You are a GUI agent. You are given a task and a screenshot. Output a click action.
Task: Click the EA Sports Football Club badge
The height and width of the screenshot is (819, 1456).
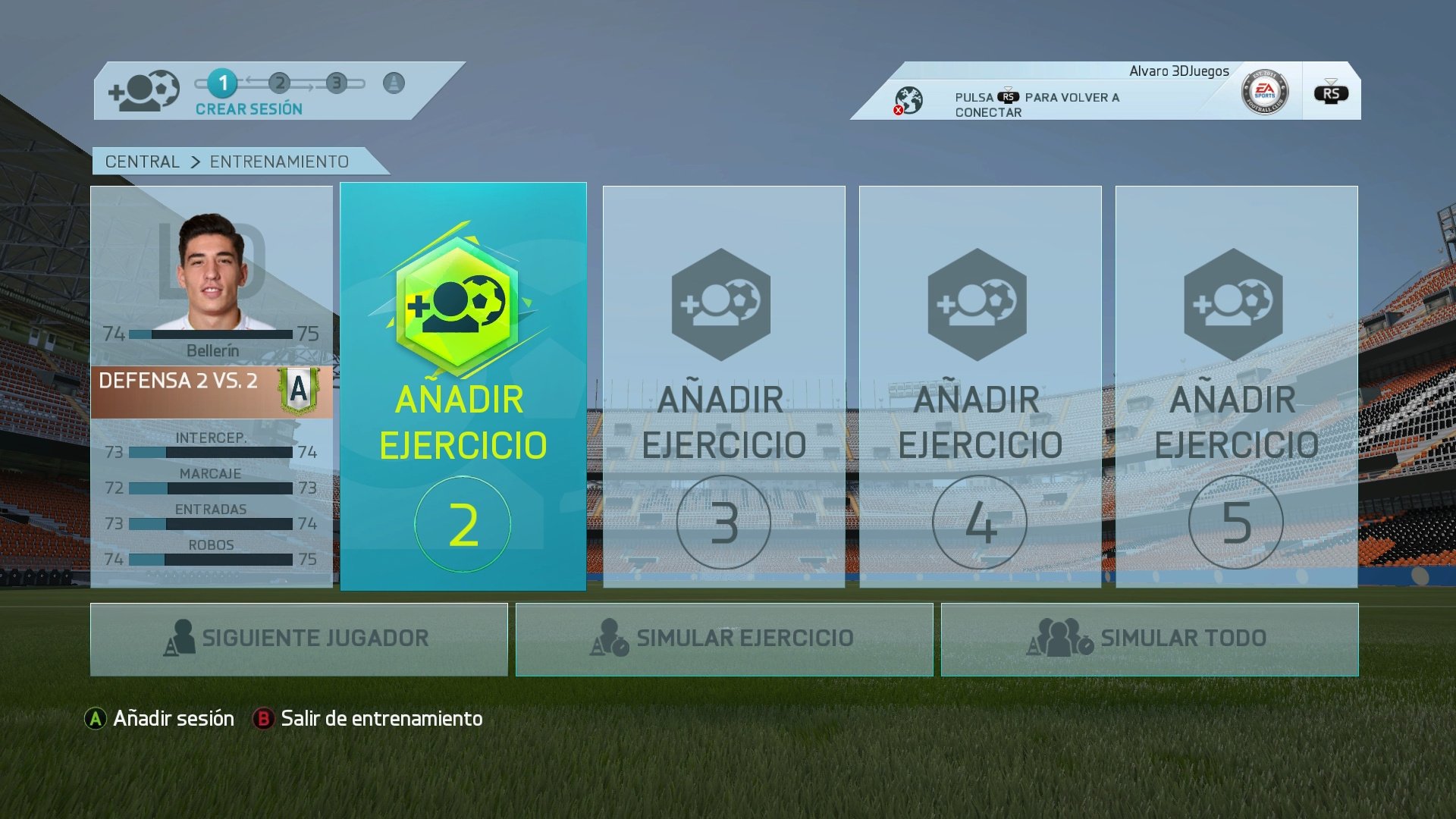tap(1265, 91)
